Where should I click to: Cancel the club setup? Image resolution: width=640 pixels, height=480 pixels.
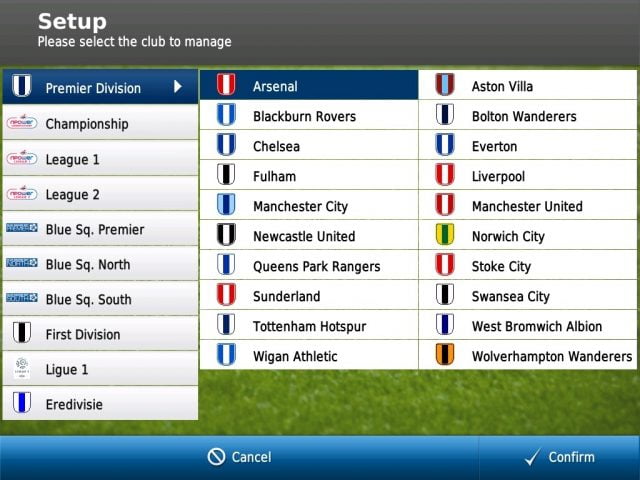(239, 457)
